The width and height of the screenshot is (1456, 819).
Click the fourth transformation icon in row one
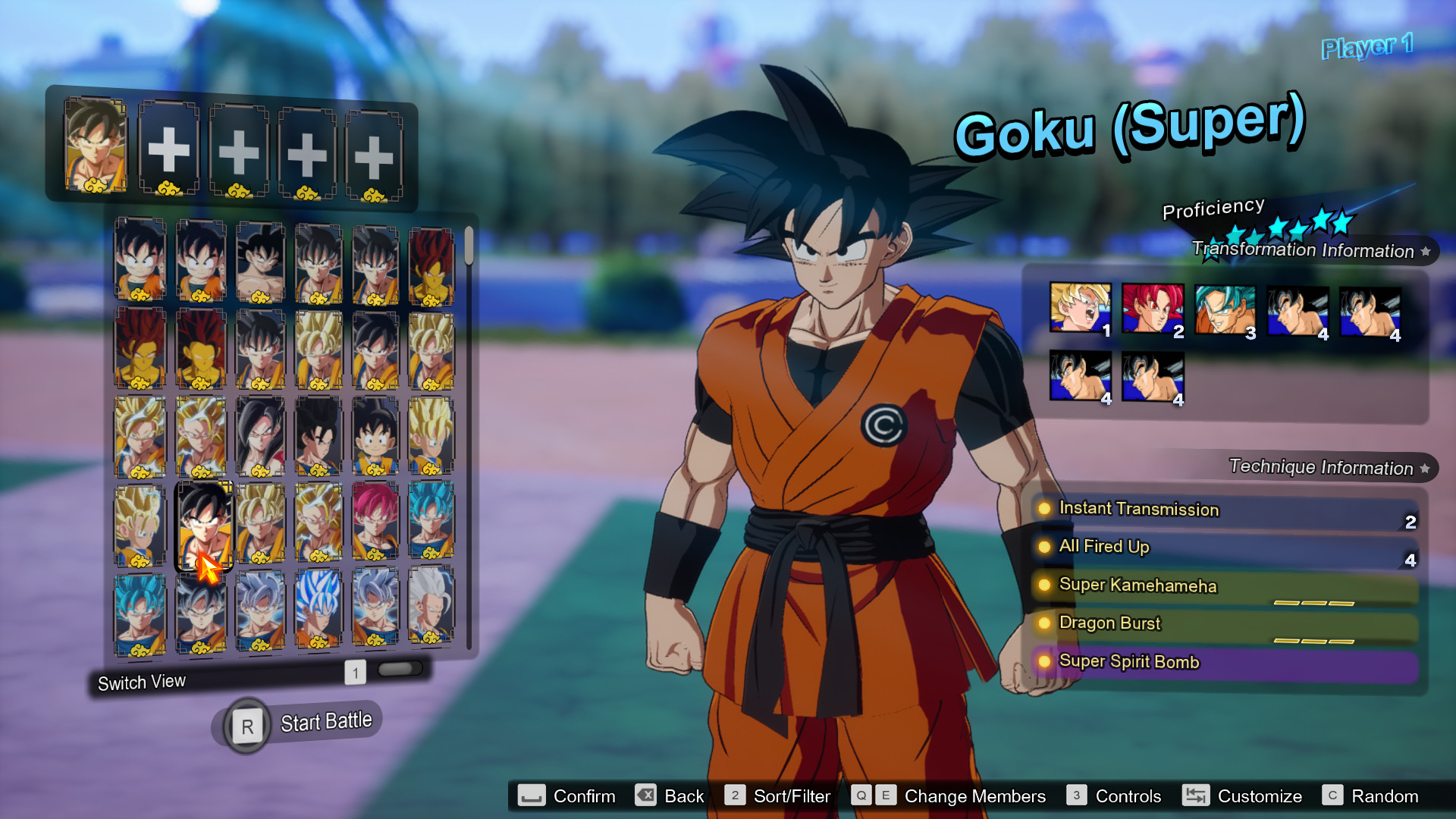tap(1298, 309)
